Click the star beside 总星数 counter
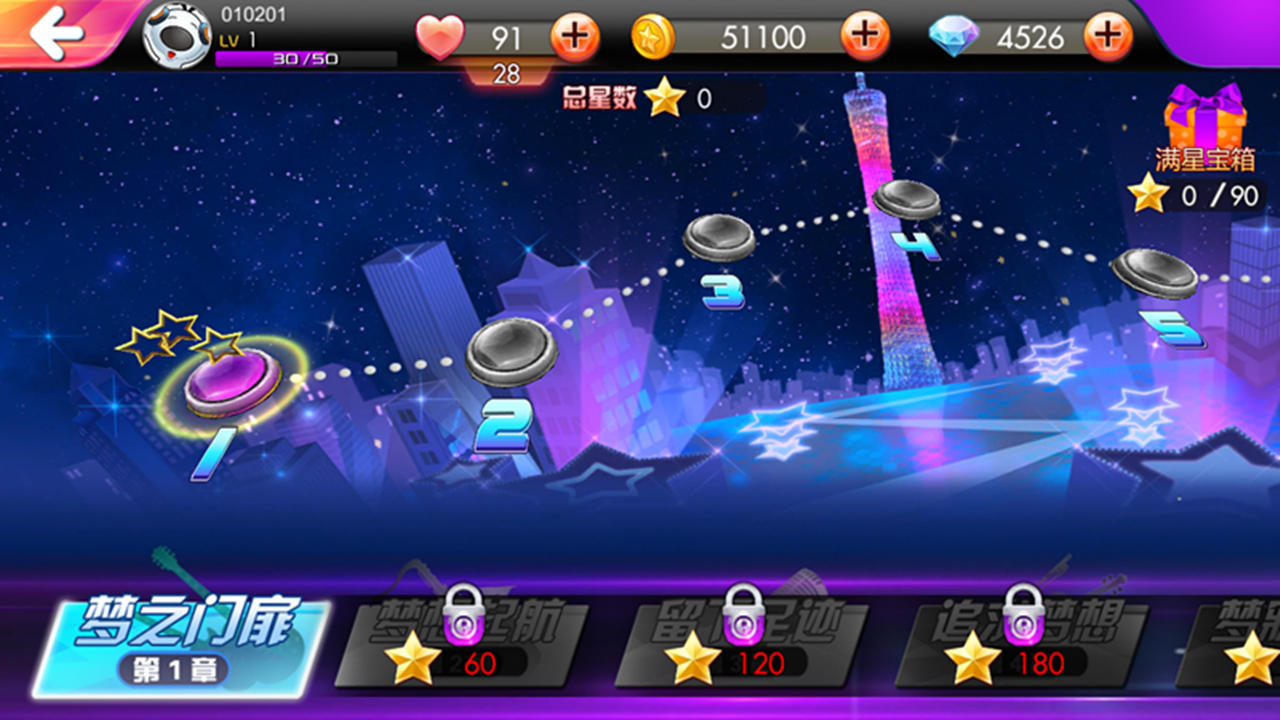 665,99
